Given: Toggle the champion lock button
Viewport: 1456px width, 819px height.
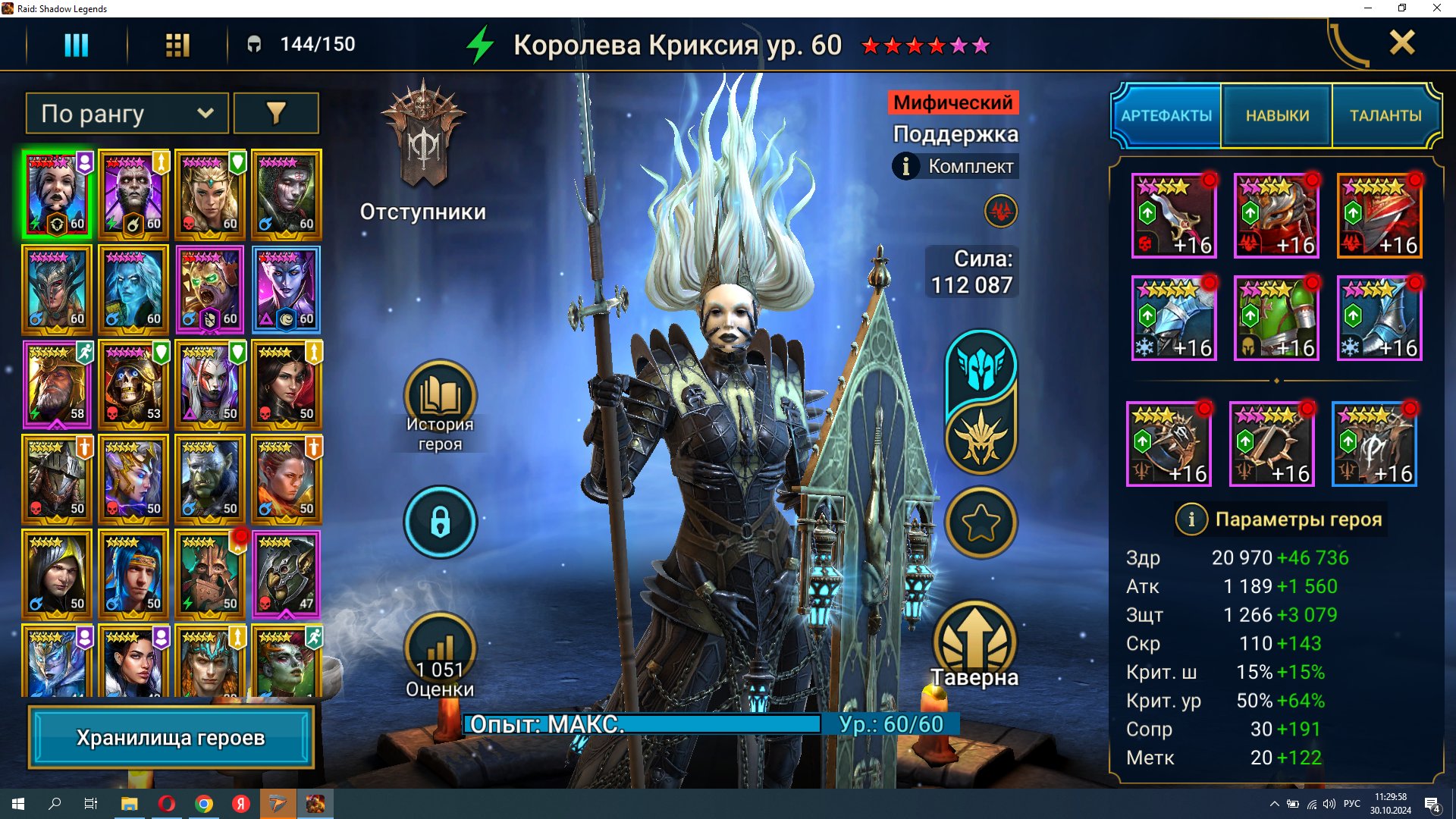Looking at the screenshot, I should click(x=440, y=522).
